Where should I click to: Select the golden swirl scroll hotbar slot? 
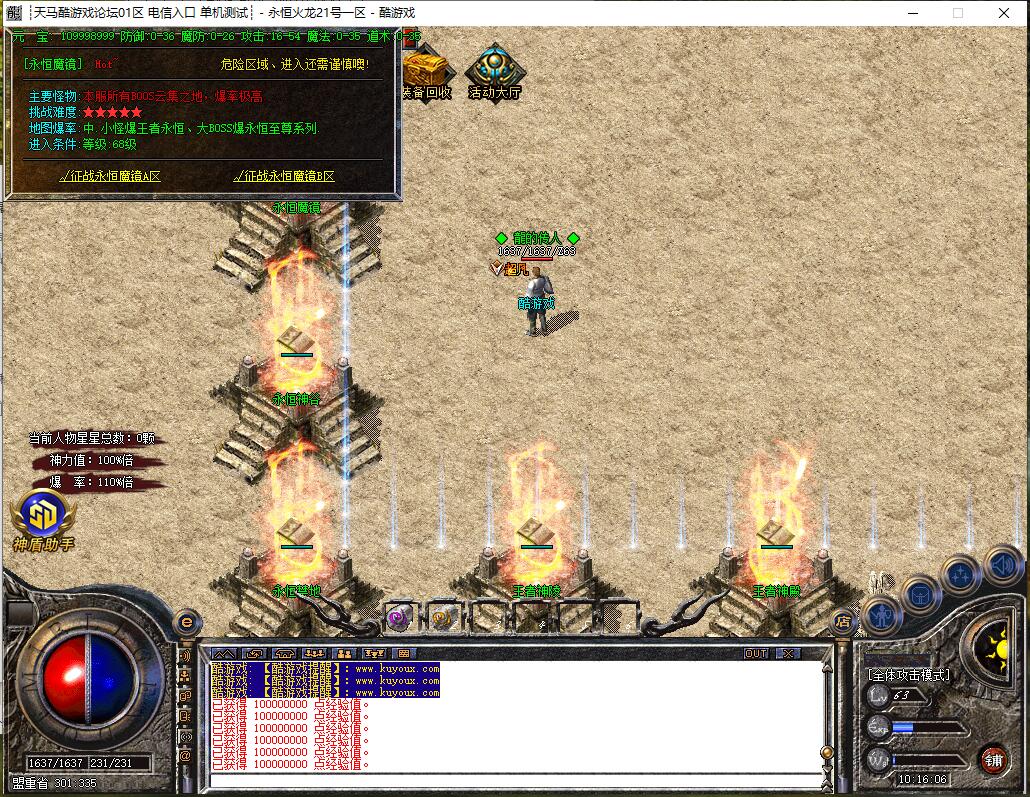click(x=443, y=617)
